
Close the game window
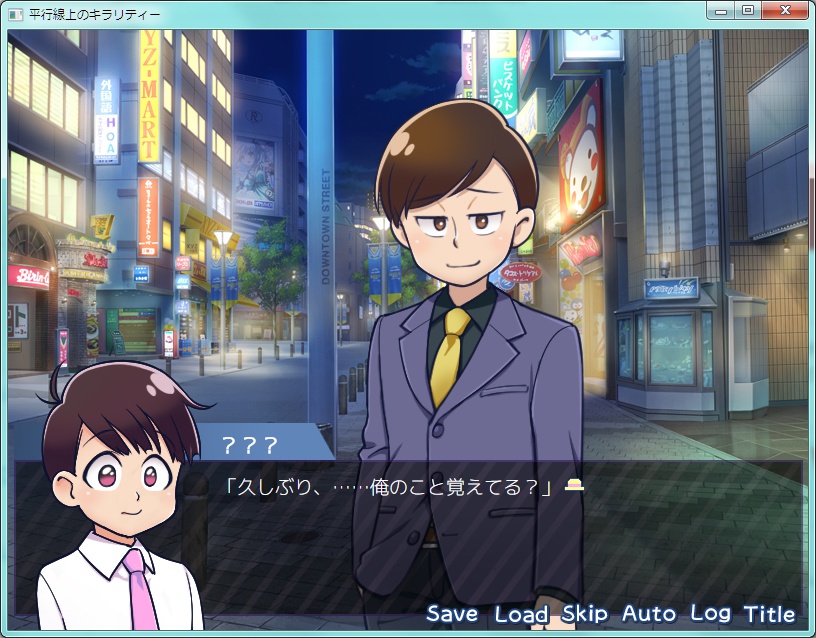pos(786,11)
